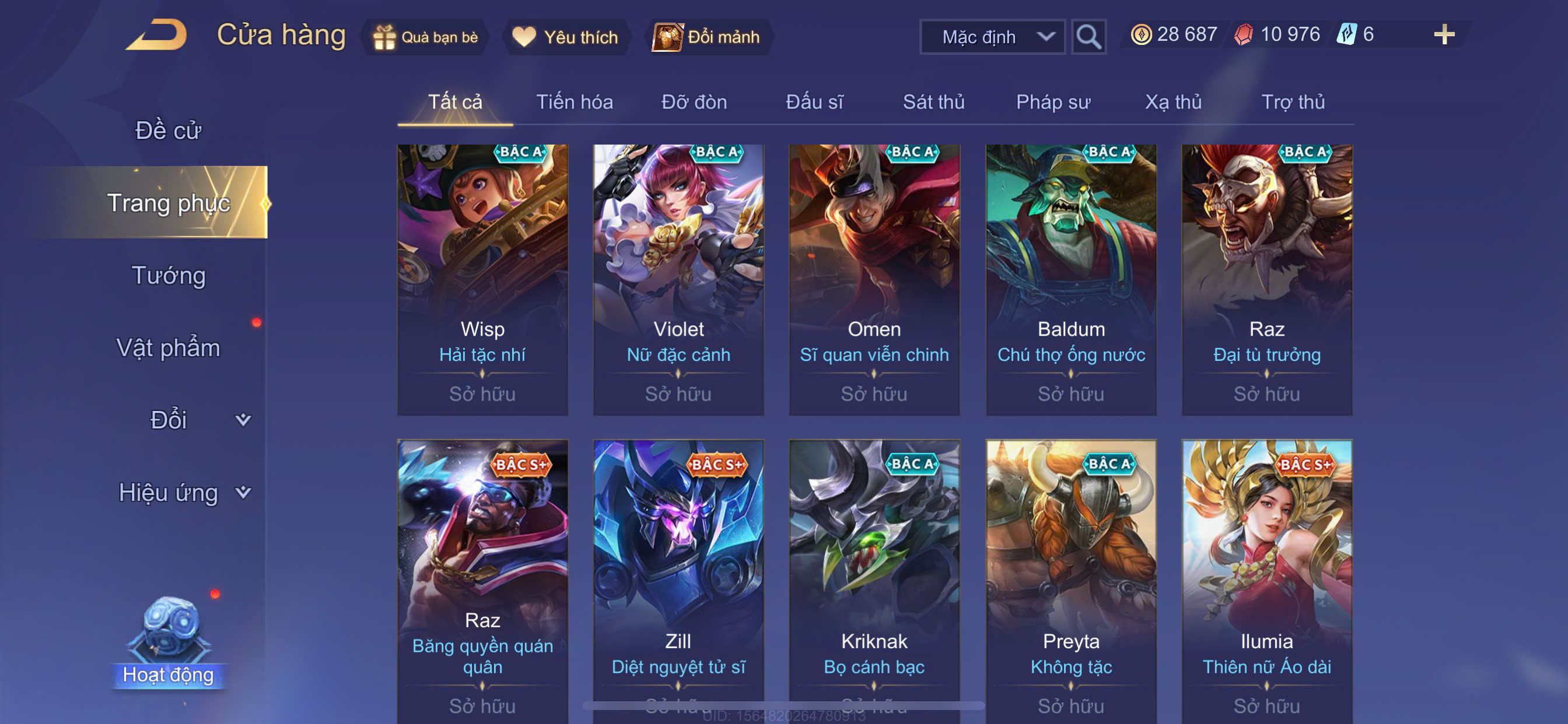Click the magnifying glass search button
This screenshot has height=724, width=1568.
[x=1088, y=37]
